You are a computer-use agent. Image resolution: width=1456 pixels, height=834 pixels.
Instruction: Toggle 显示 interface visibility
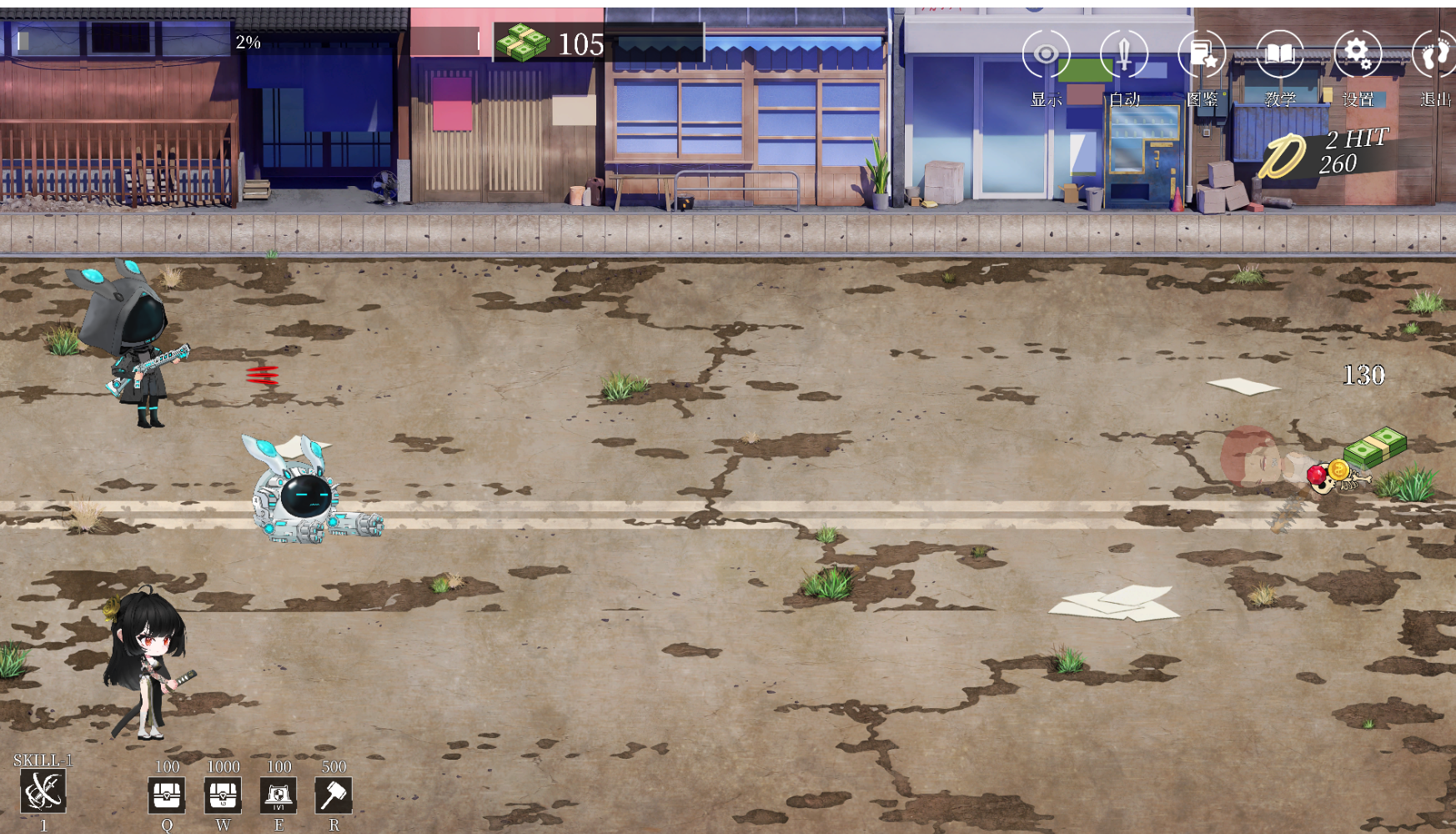click(1047, 53)
